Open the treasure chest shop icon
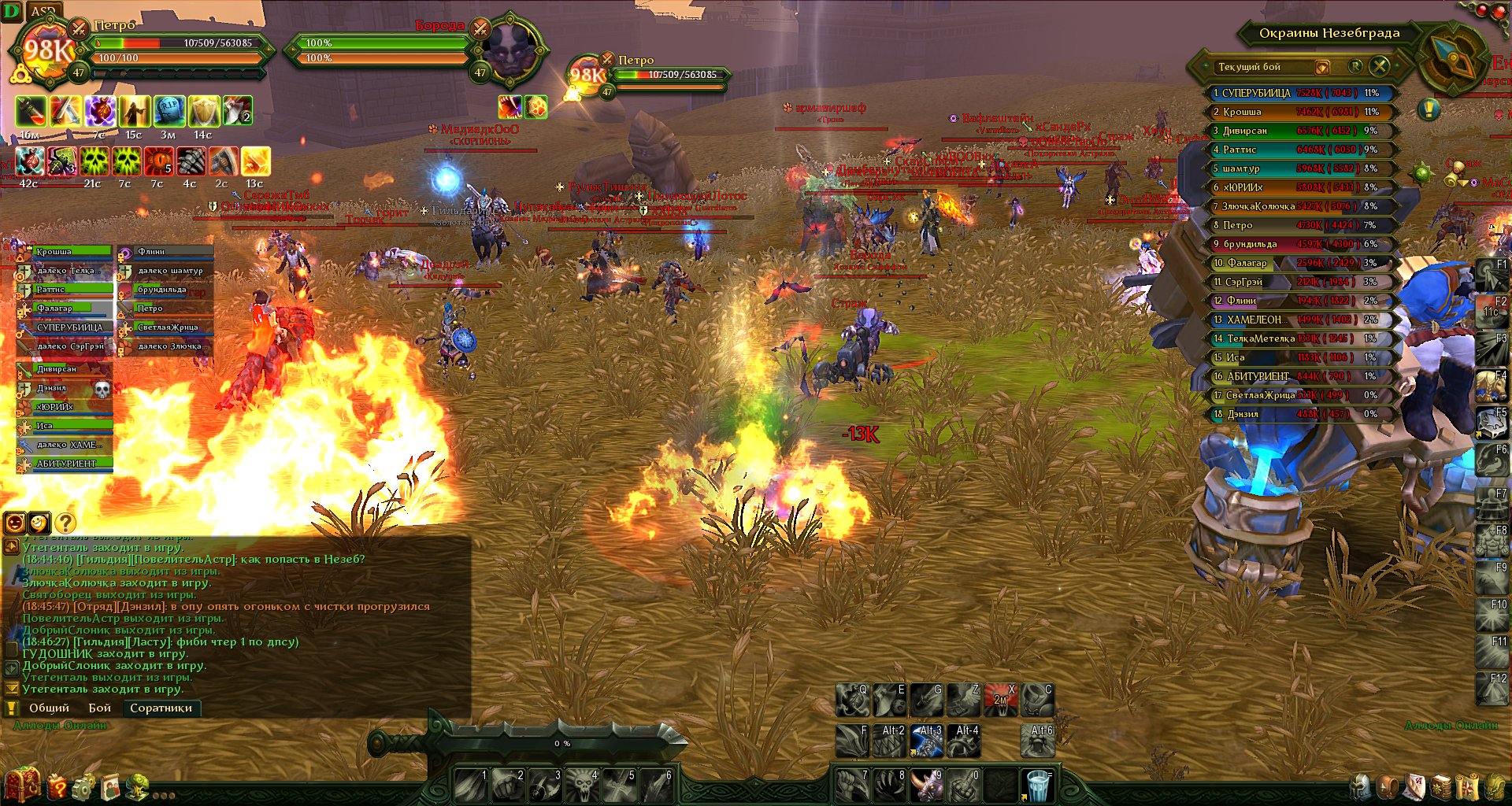Viewport: 1512px width, 806px height. 21,784
